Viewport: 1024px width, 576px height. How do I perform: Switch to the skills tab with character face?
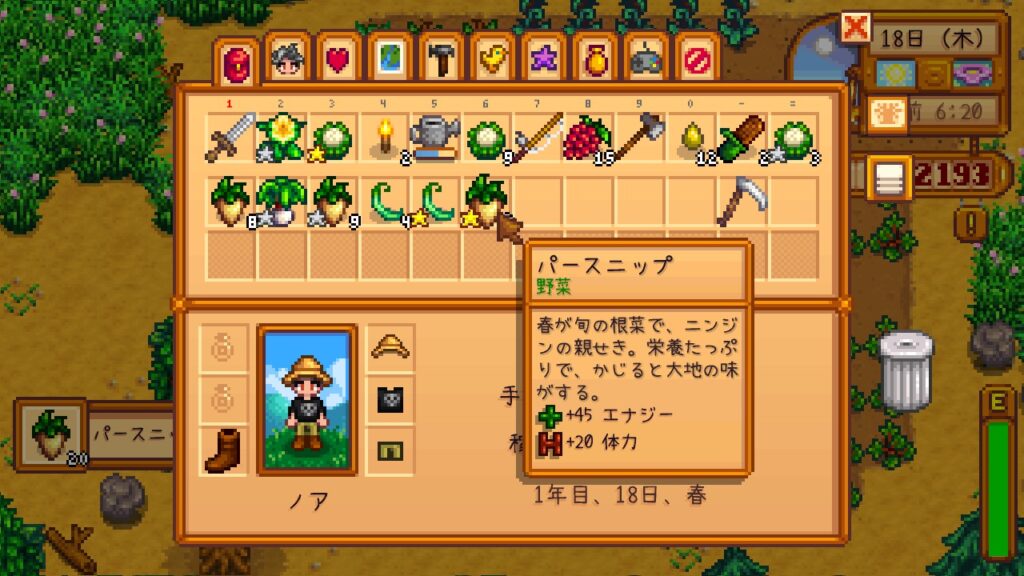click(285, 61)
